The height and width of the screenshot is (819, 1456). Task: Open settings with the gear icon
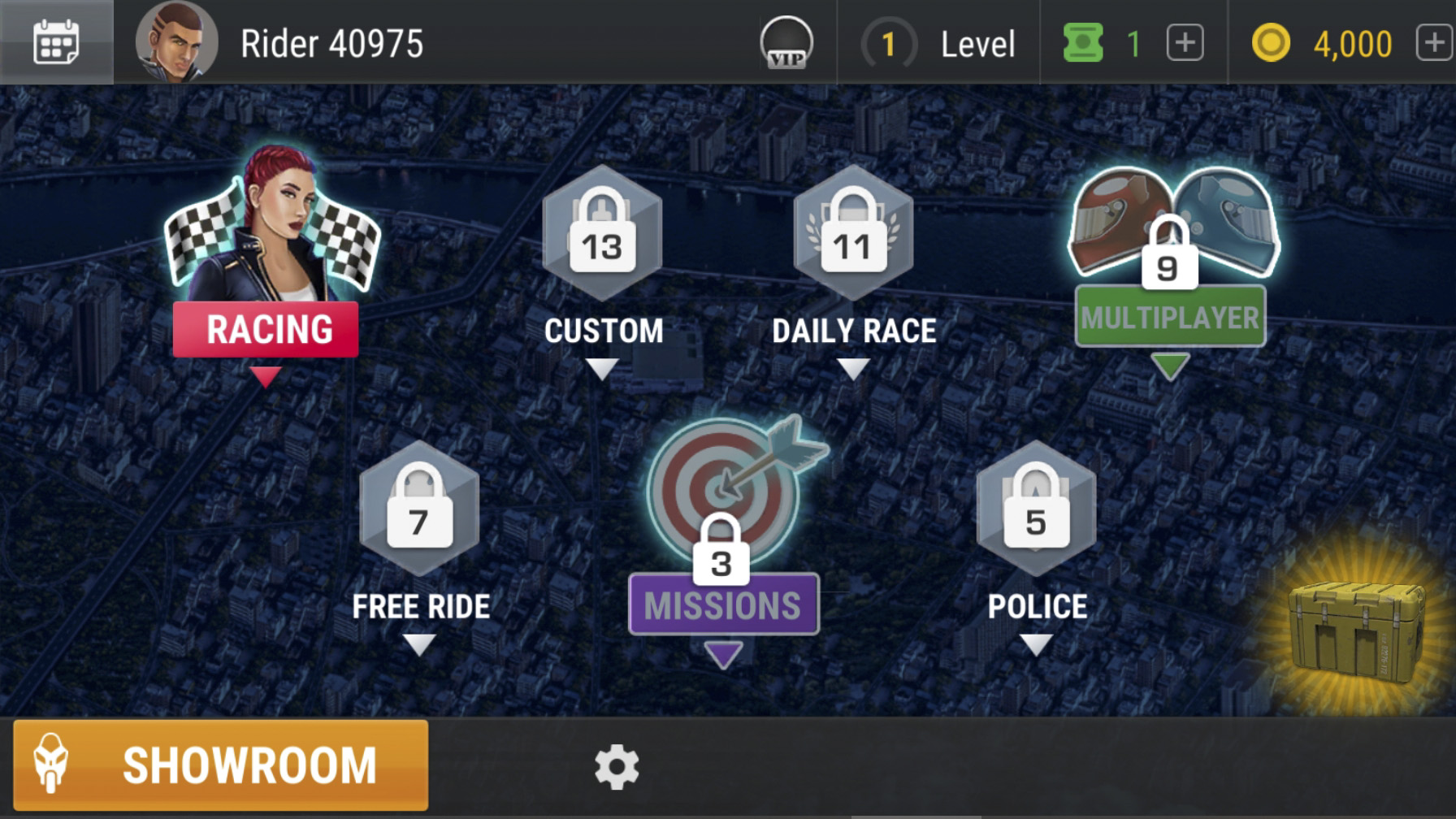pyautogui.click(x=617, y=766)
